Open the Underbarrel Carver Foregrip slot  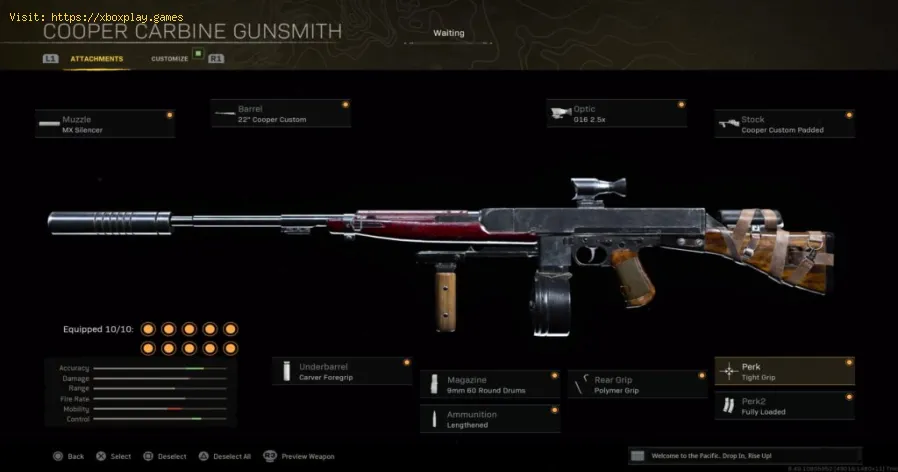[x=341, y=371]
